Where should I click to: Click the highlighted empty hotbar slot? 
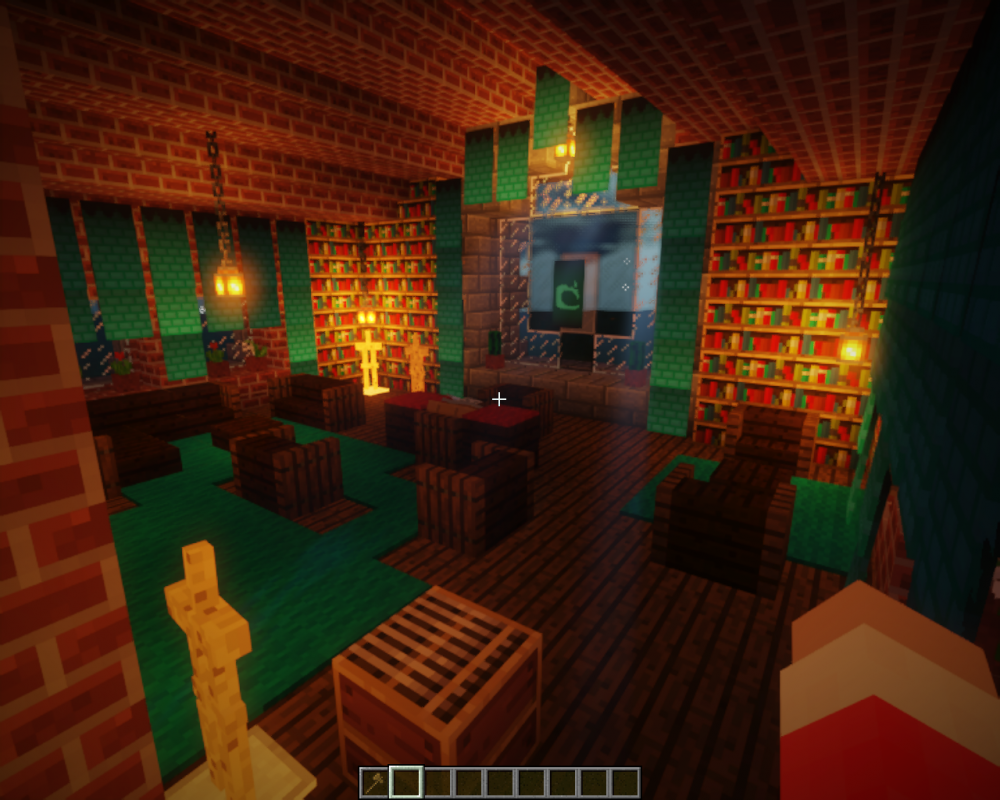click(x=406, y=781)
